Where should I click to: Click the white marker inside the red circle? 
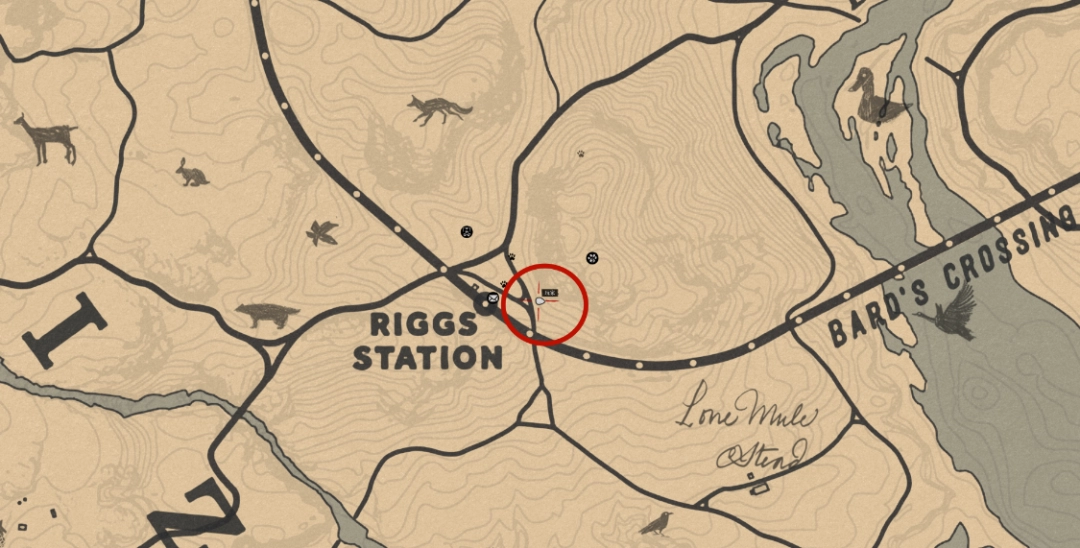point(541,301)
